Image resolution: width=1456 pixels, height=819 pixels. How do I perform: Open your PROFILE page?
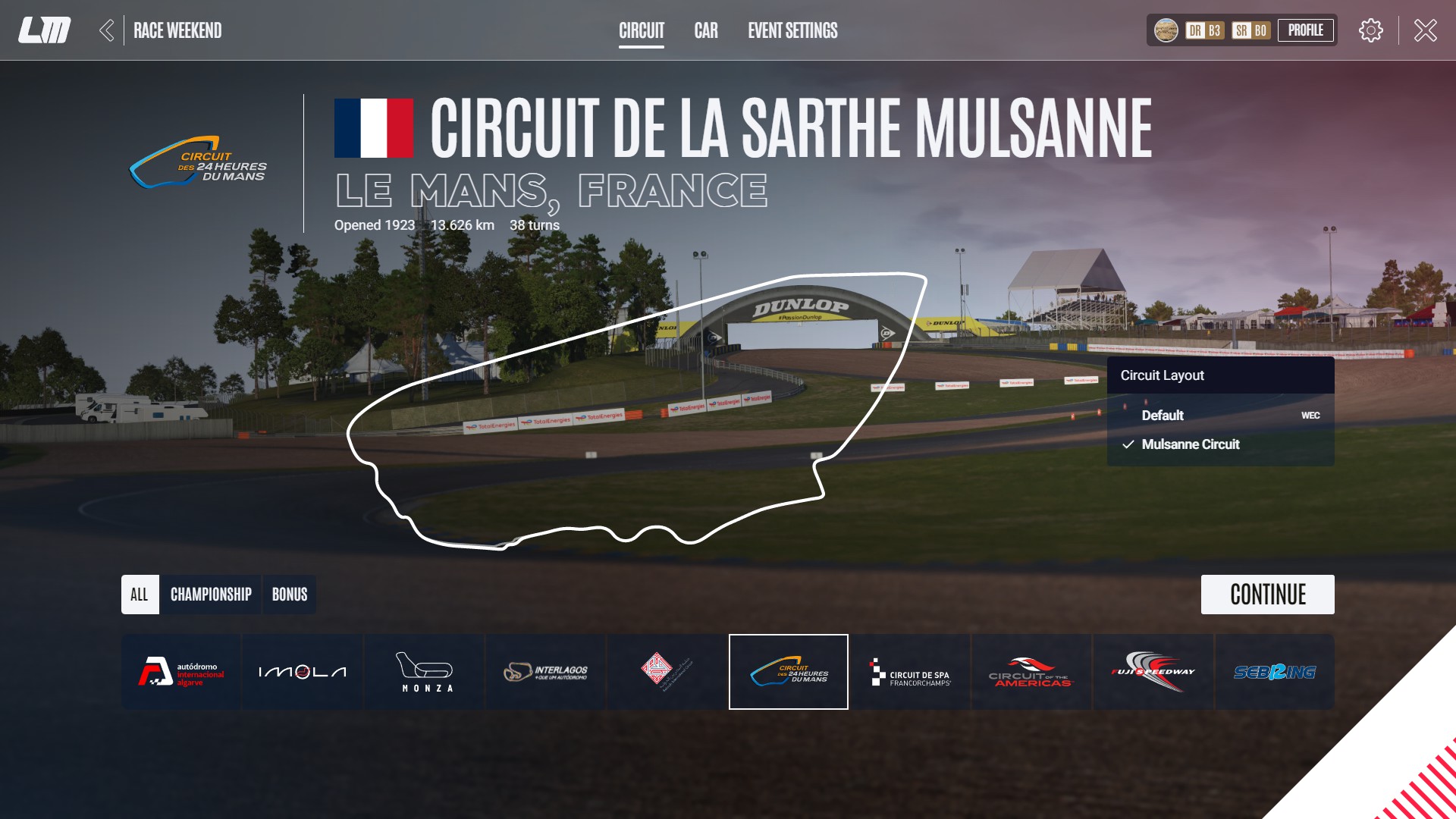[1306, 30]
